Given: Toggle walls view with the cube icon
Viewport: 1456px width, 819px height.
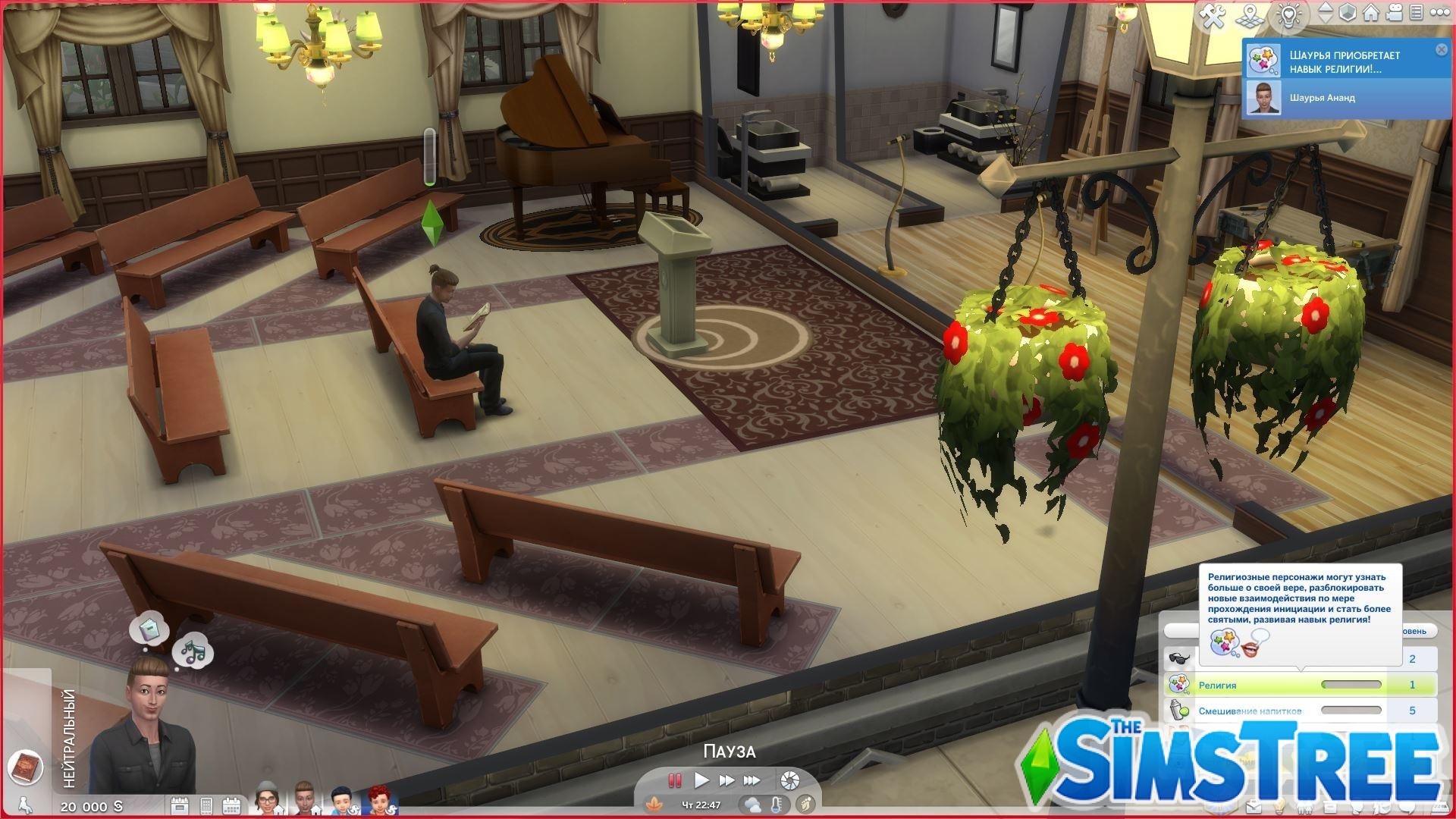Looking at the screenshot, I should pyautogui.click(x=1348, y=13).
